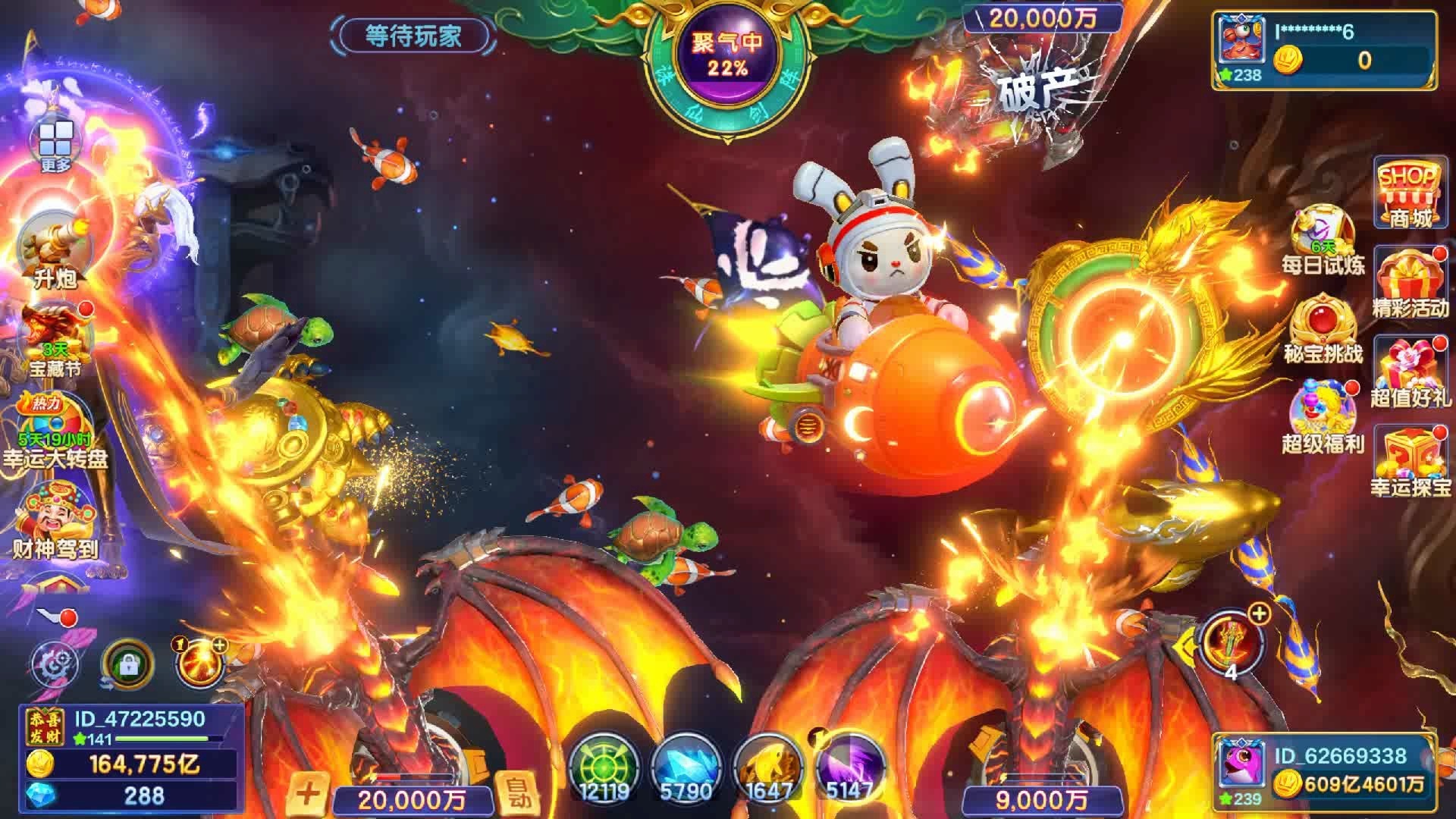Click the plus button to raise cannon bet

pyautogui.click(x=307, y=793)
